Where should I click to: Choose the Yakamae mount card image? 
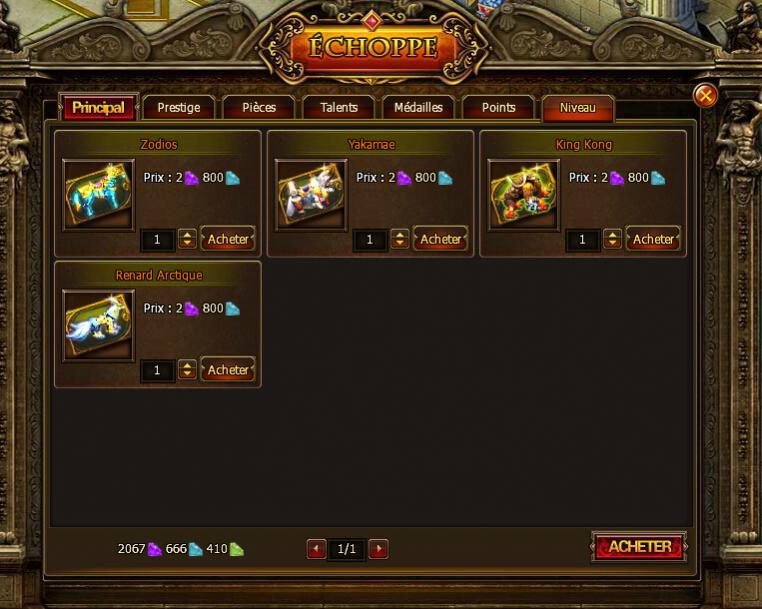tap(311, 194)
